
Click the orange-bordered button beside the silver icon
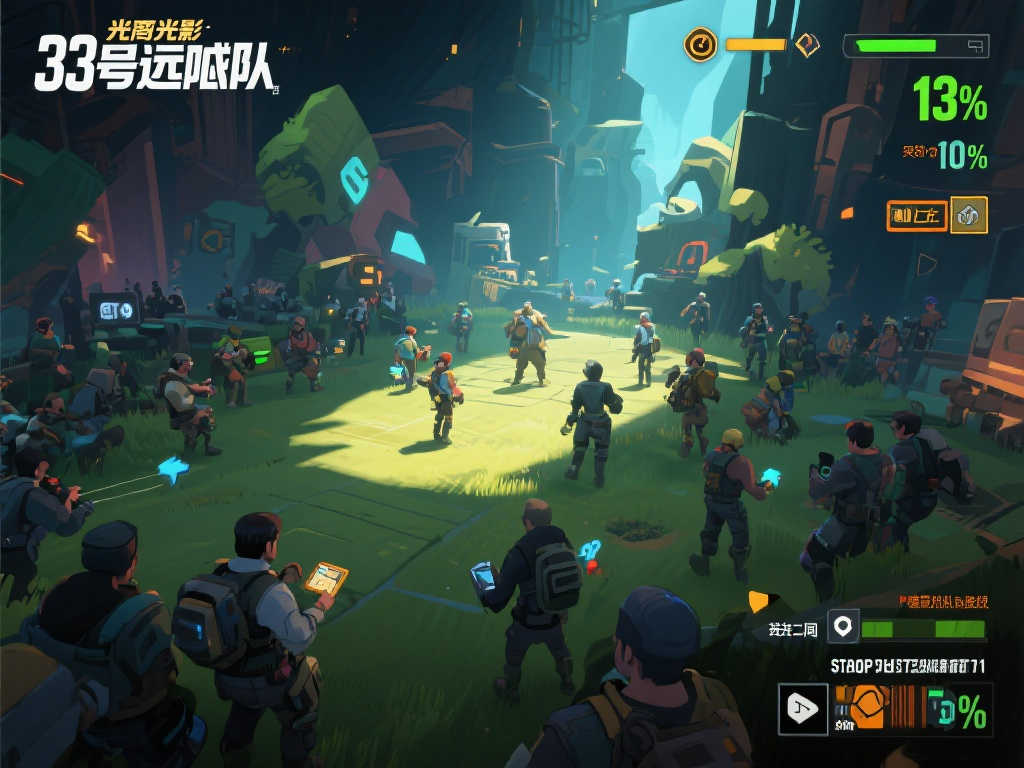[915, 214]
